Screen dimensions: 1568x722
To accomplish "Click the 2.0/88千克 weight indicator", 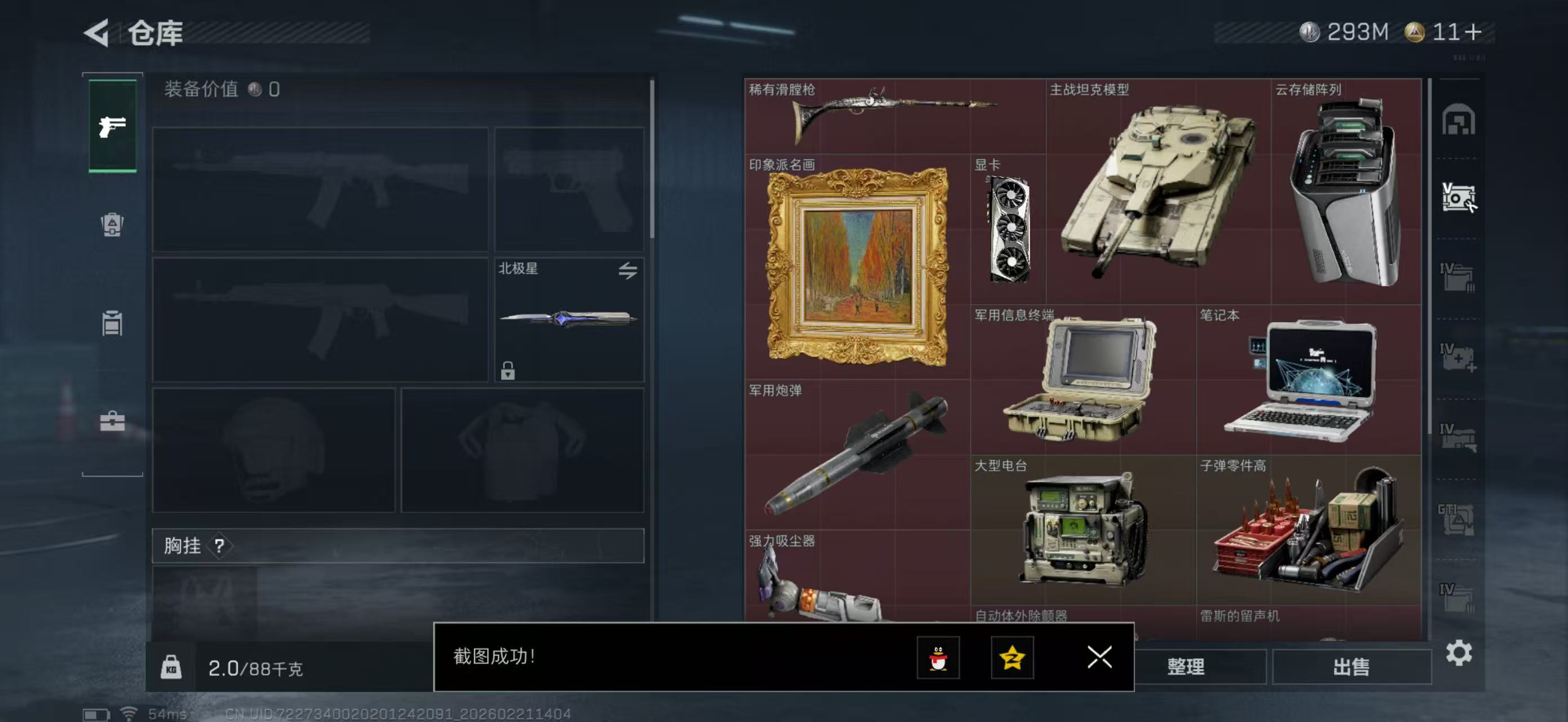I will (255, 668).
